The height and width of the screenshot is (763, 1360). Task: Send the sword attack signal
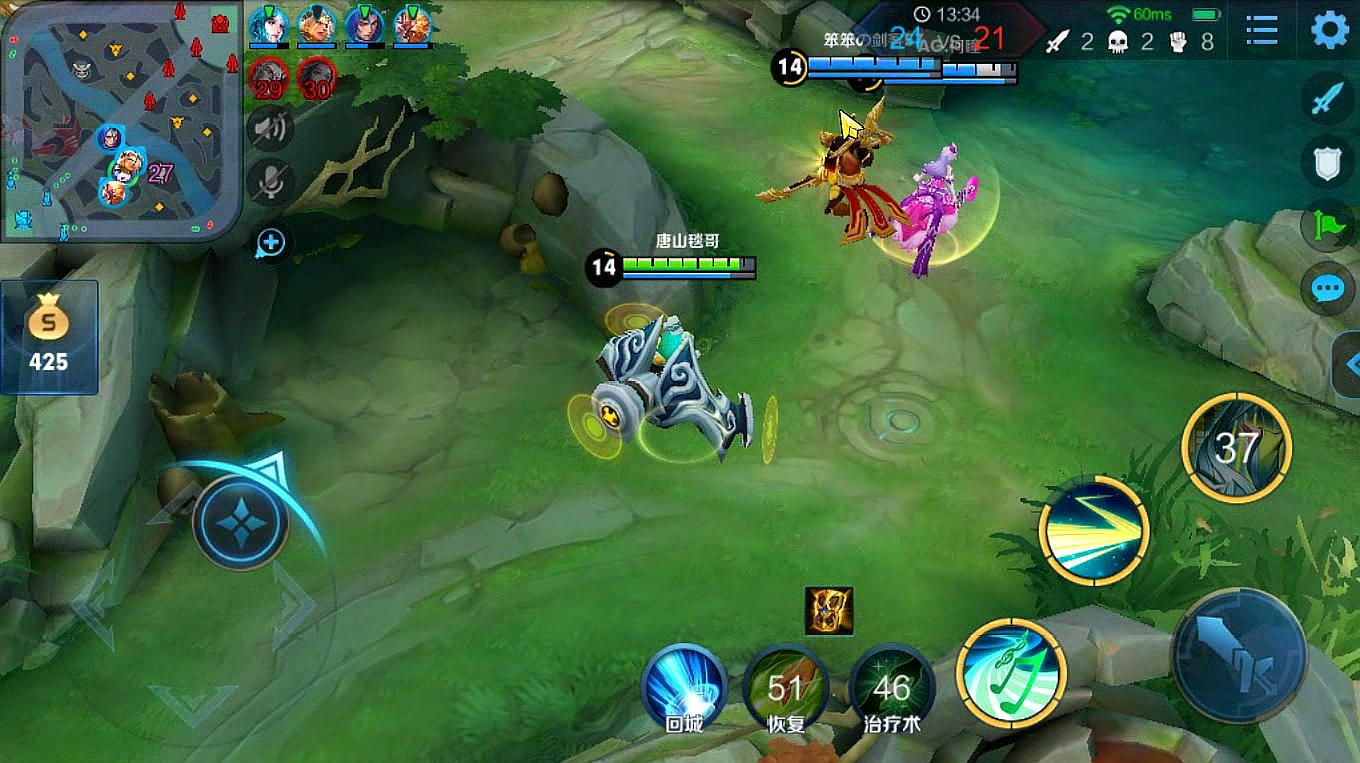tap(1328, 99)
